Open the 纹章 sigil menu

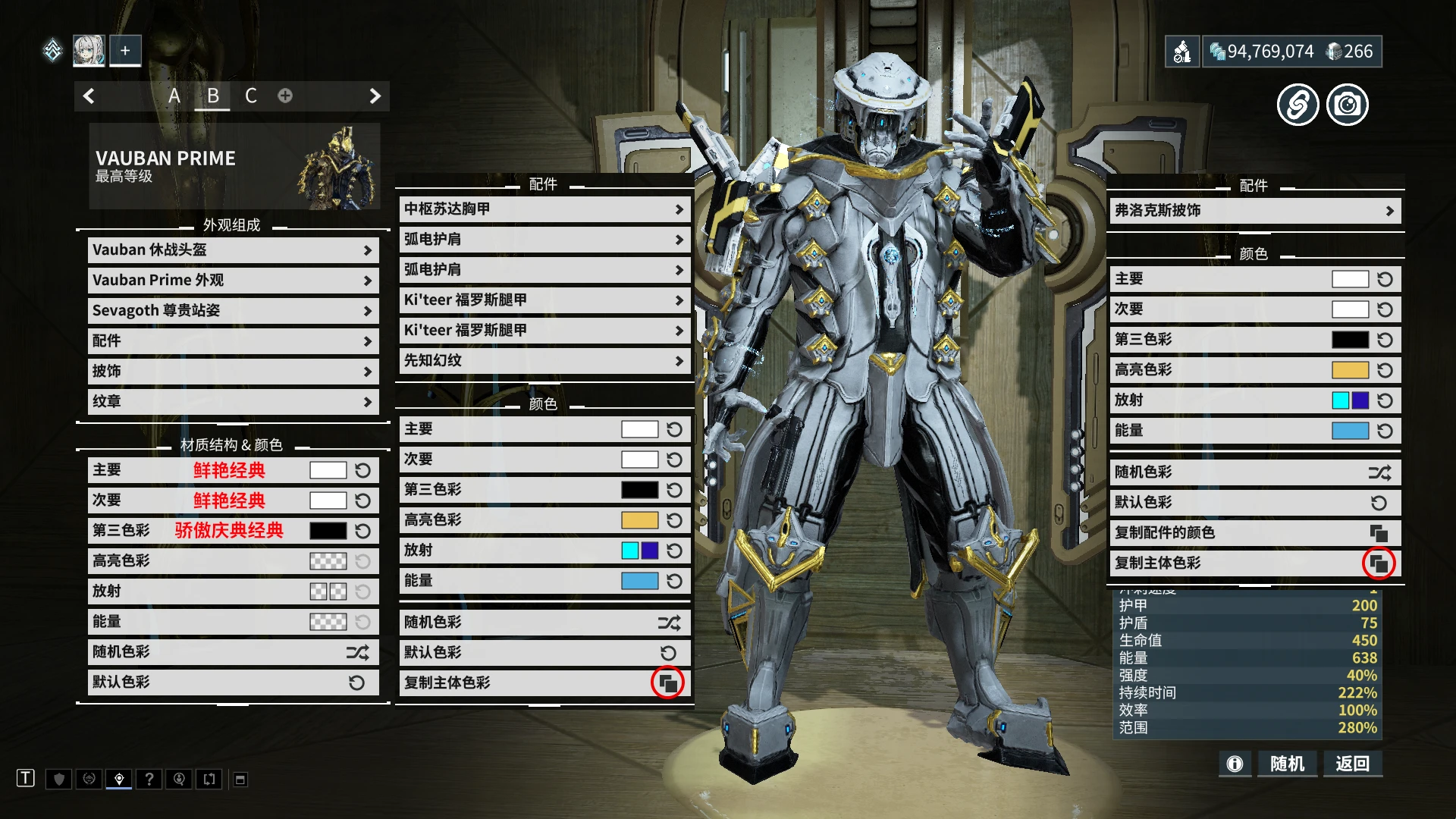[x=233, y=402]
